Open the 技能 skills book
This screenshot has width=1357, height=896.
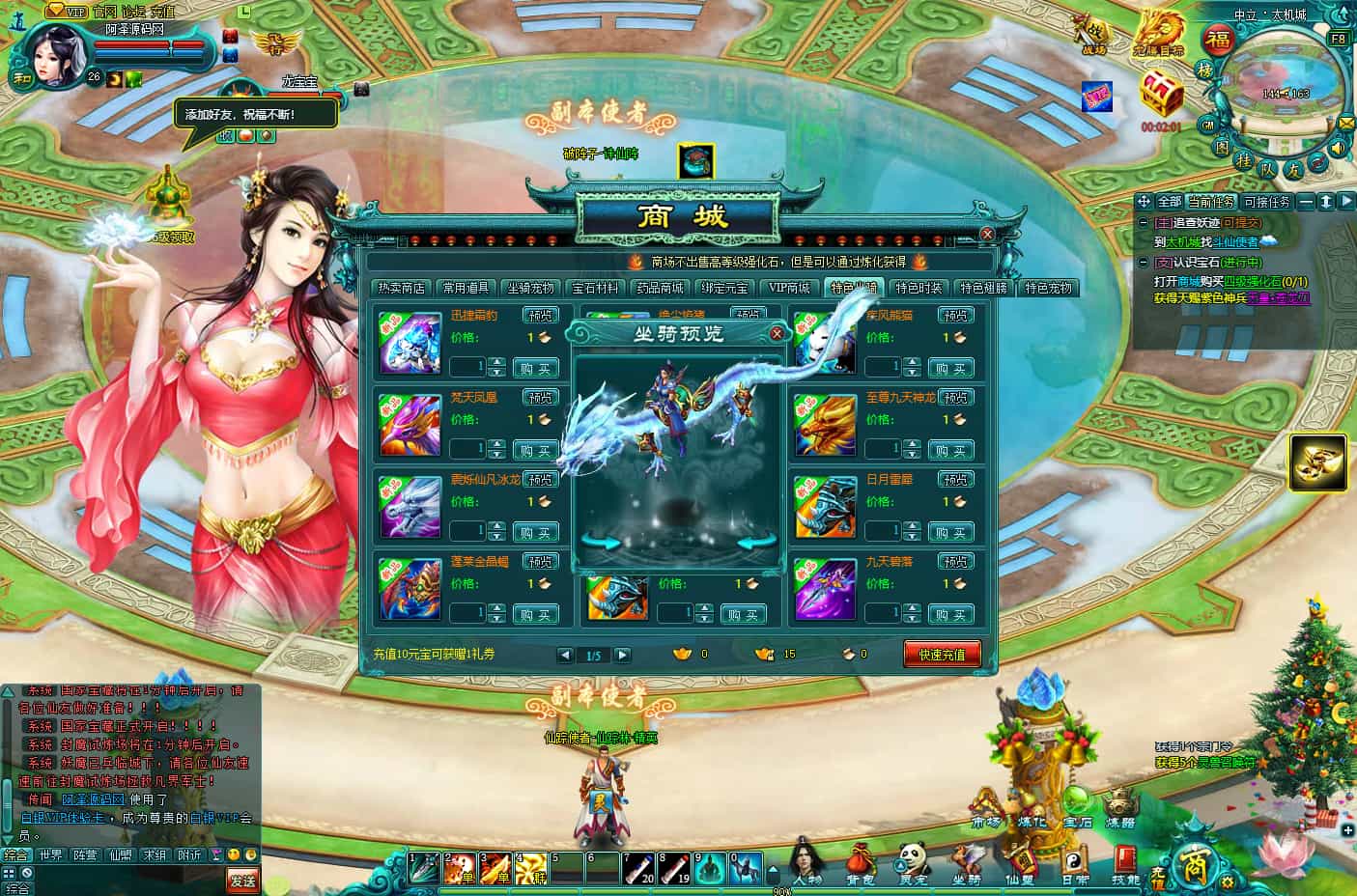1125,862
